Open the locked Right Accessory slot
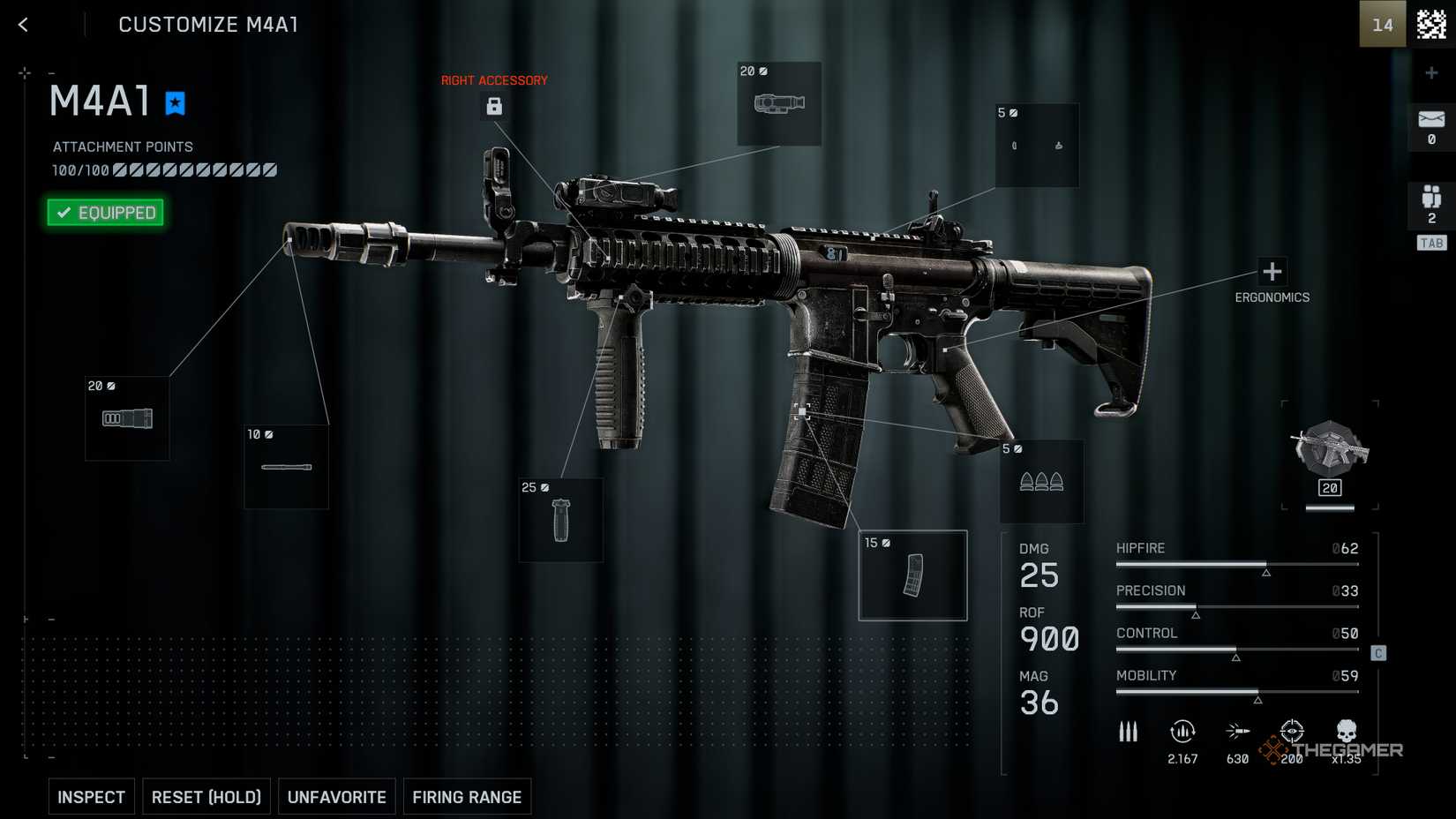The height and width of the screenshot is (819, 1456). (x=494, y=107)
